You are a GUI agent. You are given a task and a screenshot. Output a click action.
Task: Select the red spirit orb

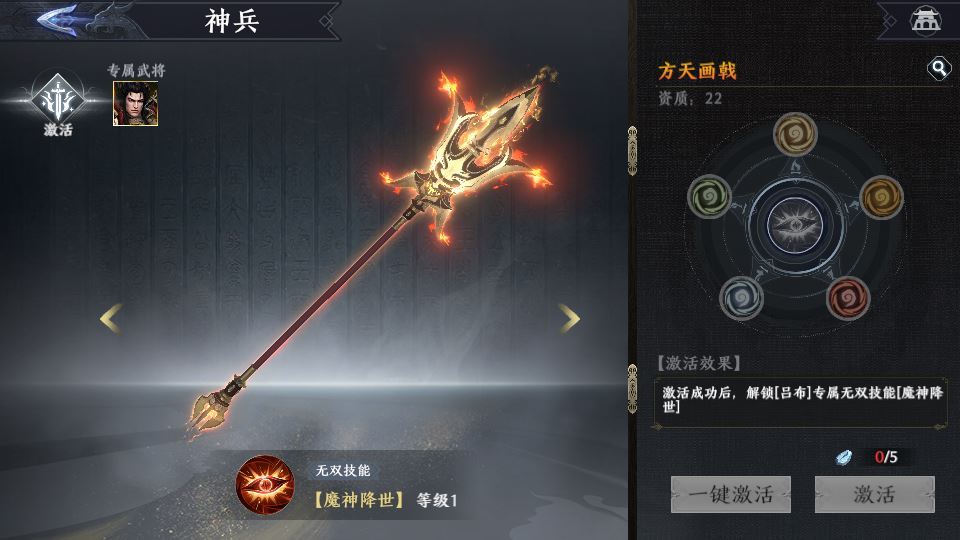[849, 296]
